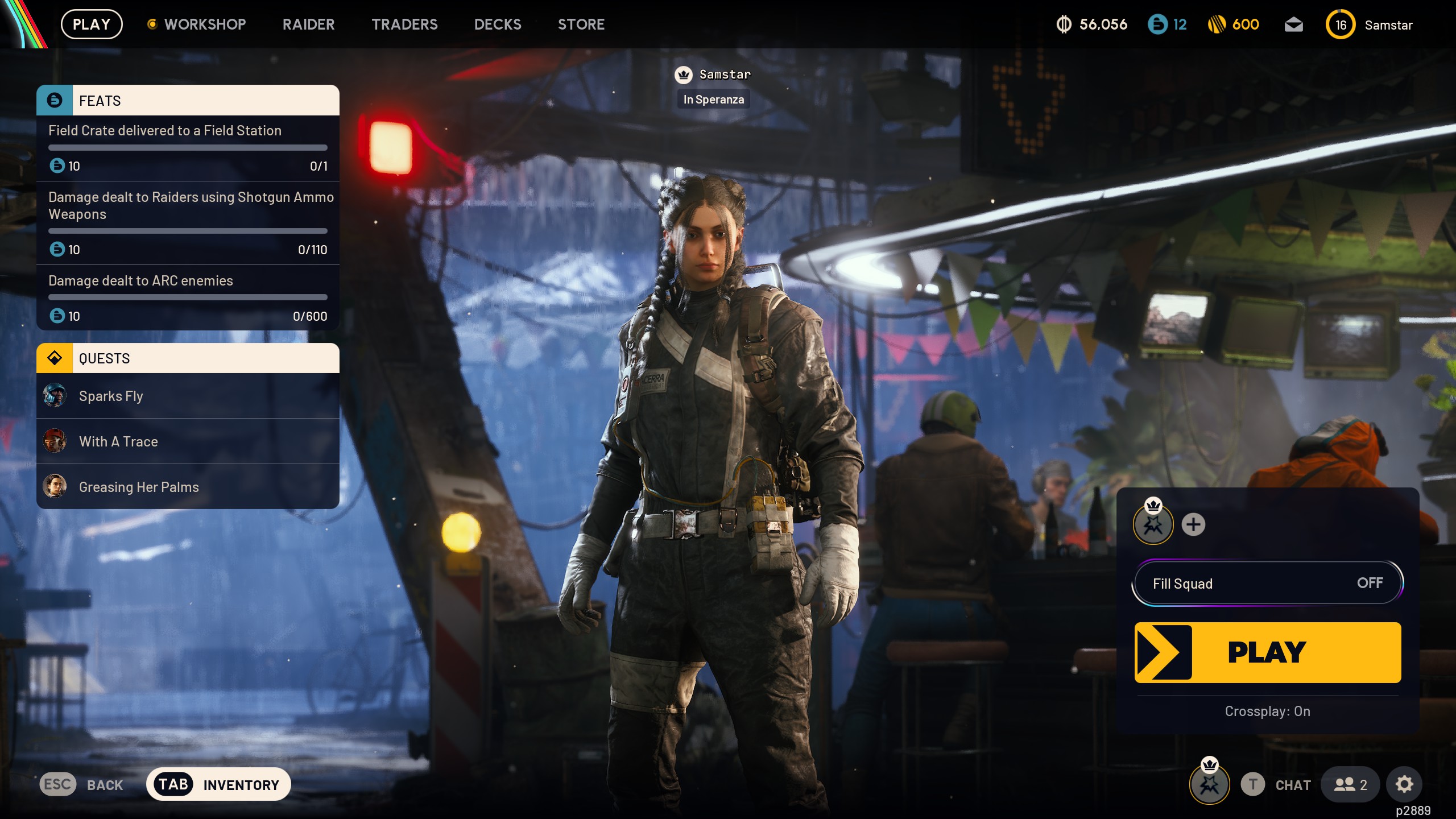Open Samstar's profile level badge
Viewport: 1456px width, 819px height.
1340,25
